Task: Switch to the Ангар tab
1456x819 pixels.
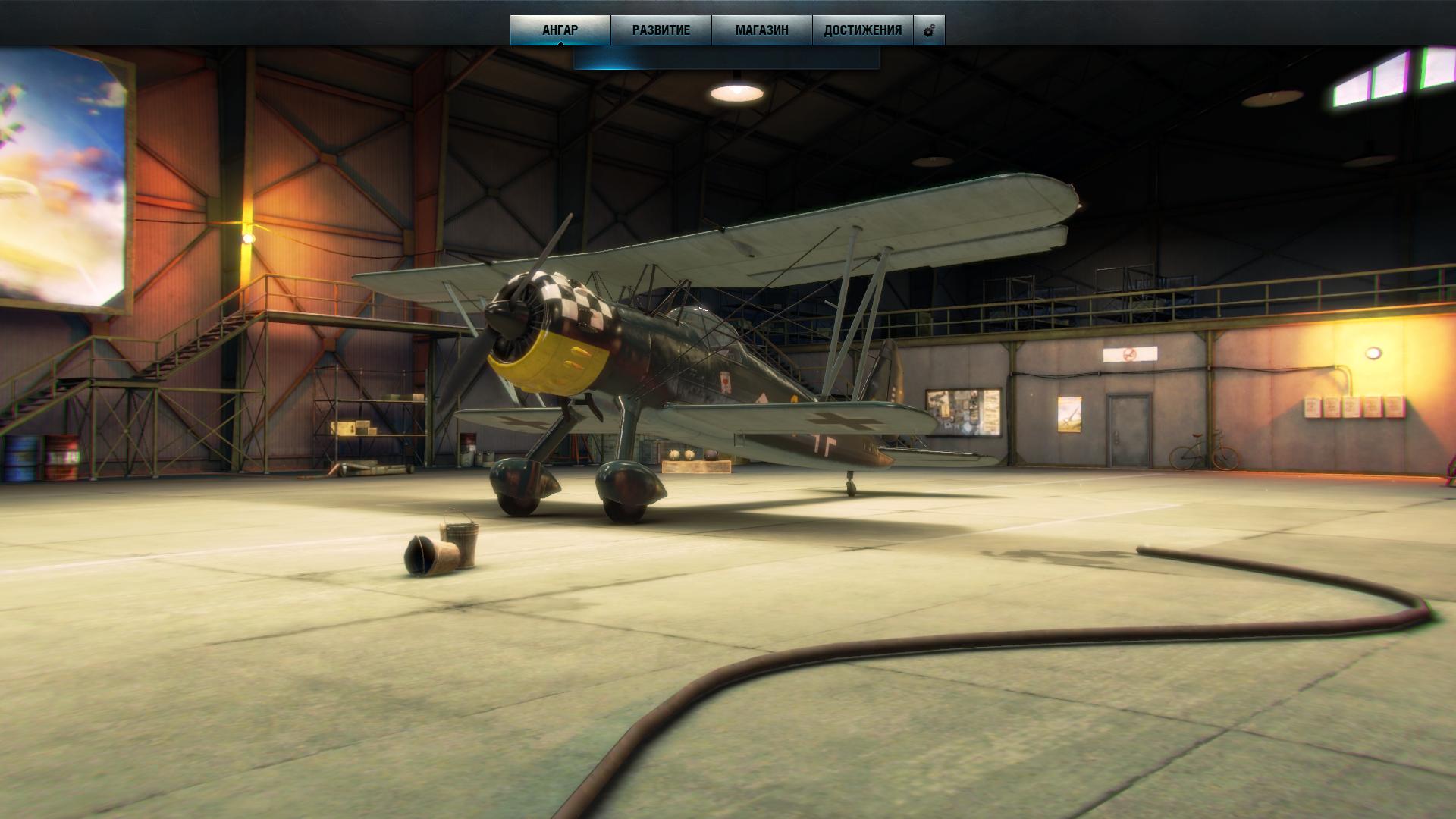Action: (560, 30)
